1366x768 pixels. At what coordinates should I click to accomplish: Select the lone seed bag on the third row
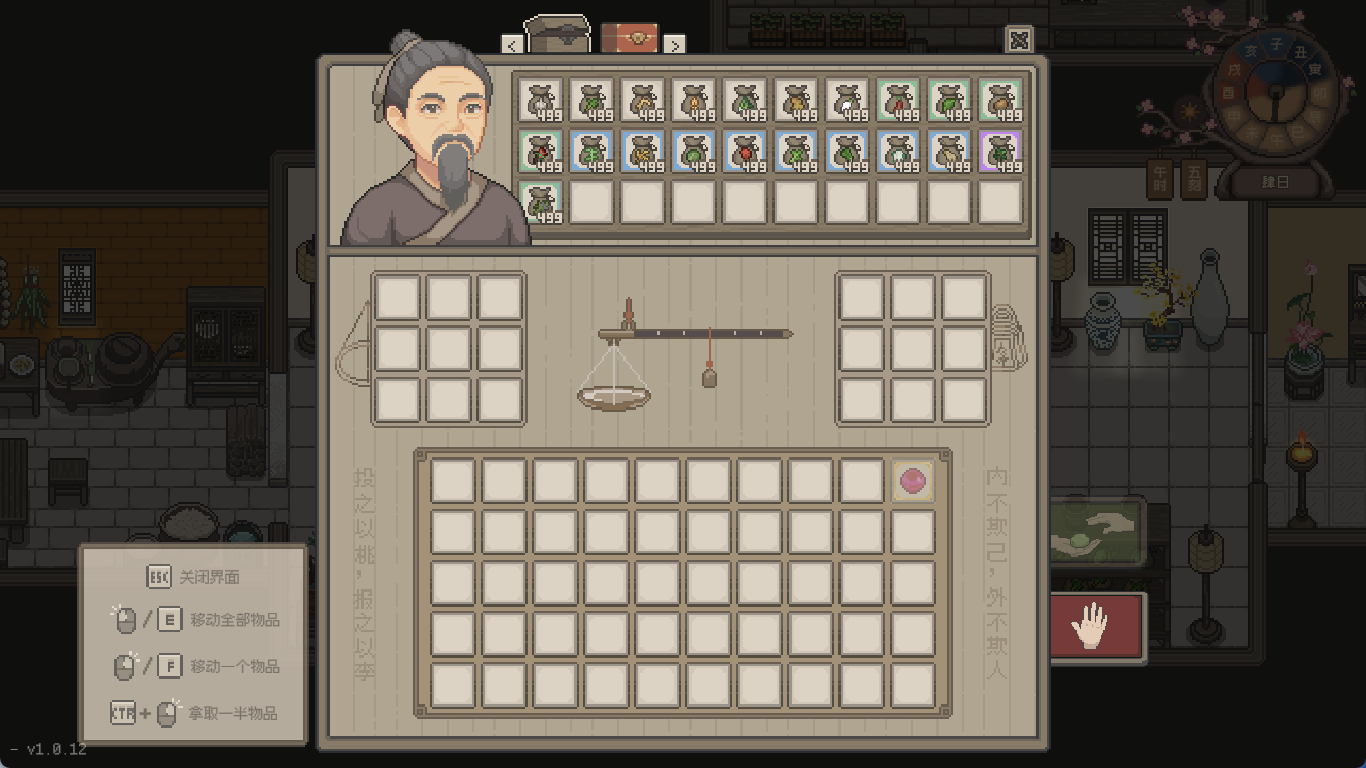pos(542,205)
